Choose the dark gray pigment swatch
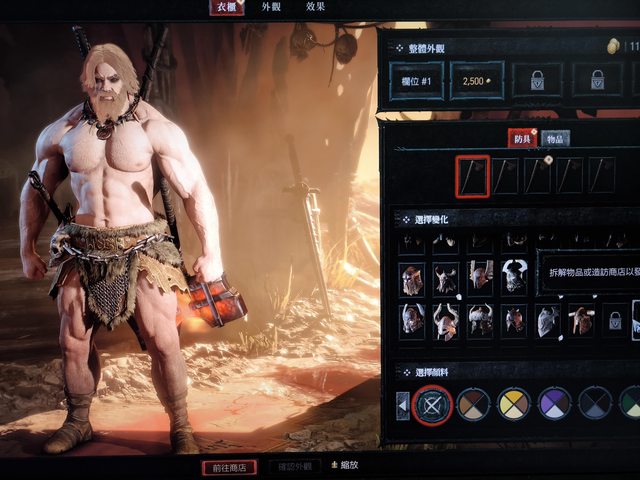The height and width of the screenshot is (480, 640). (595, 404)
